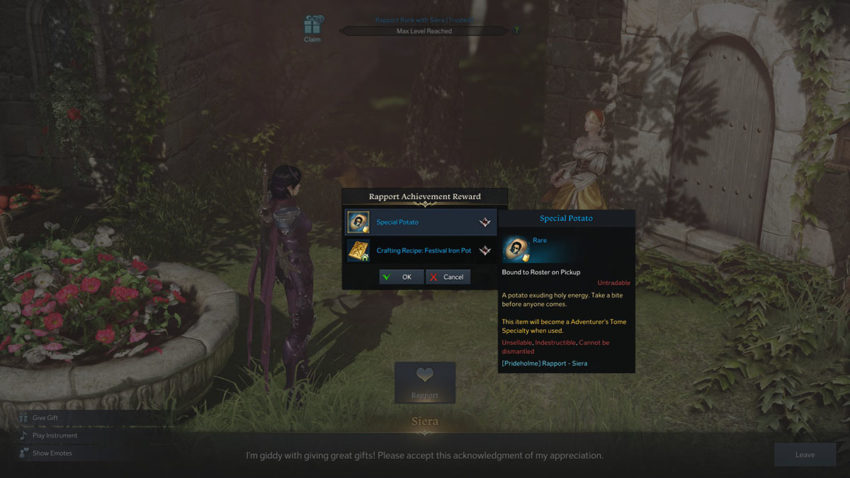Choose the Play Instrument option
The image size is (850, 478).
pyautogui.click(x=53, y=435)
